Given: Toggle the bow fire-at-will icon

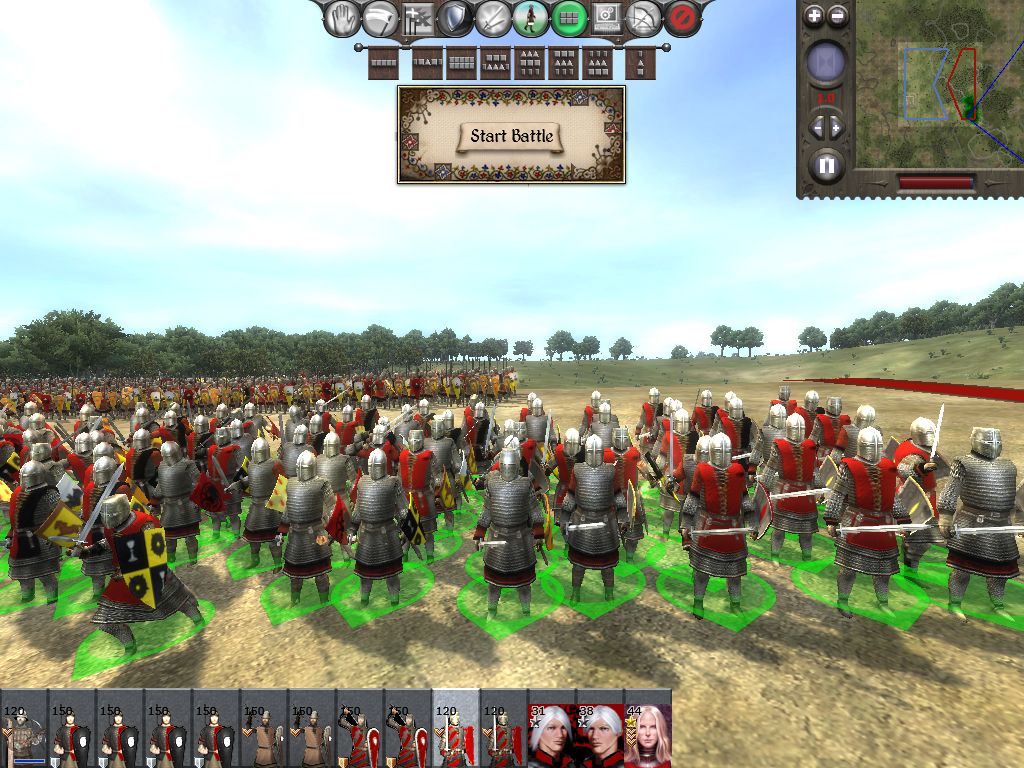Looking at the screenshot, I should point(645,17).
